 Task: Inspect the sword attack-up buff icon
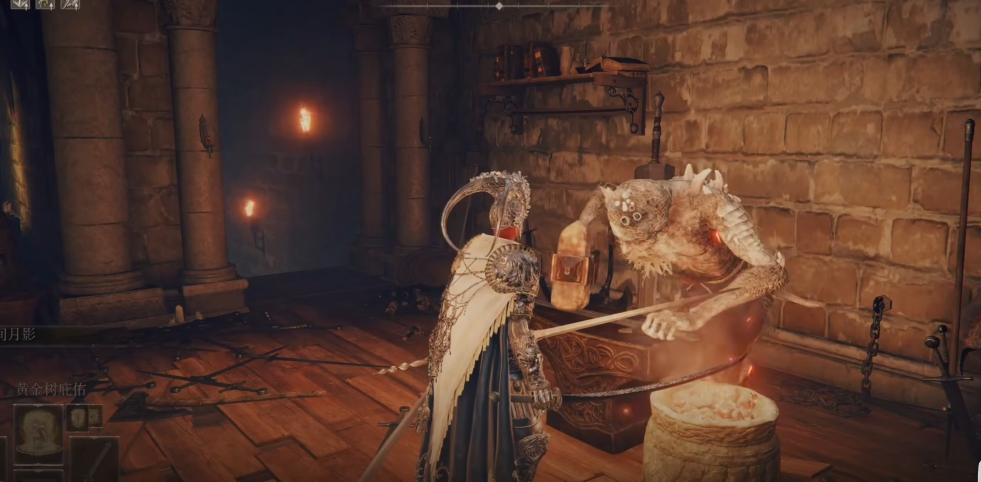coord(69,4)
